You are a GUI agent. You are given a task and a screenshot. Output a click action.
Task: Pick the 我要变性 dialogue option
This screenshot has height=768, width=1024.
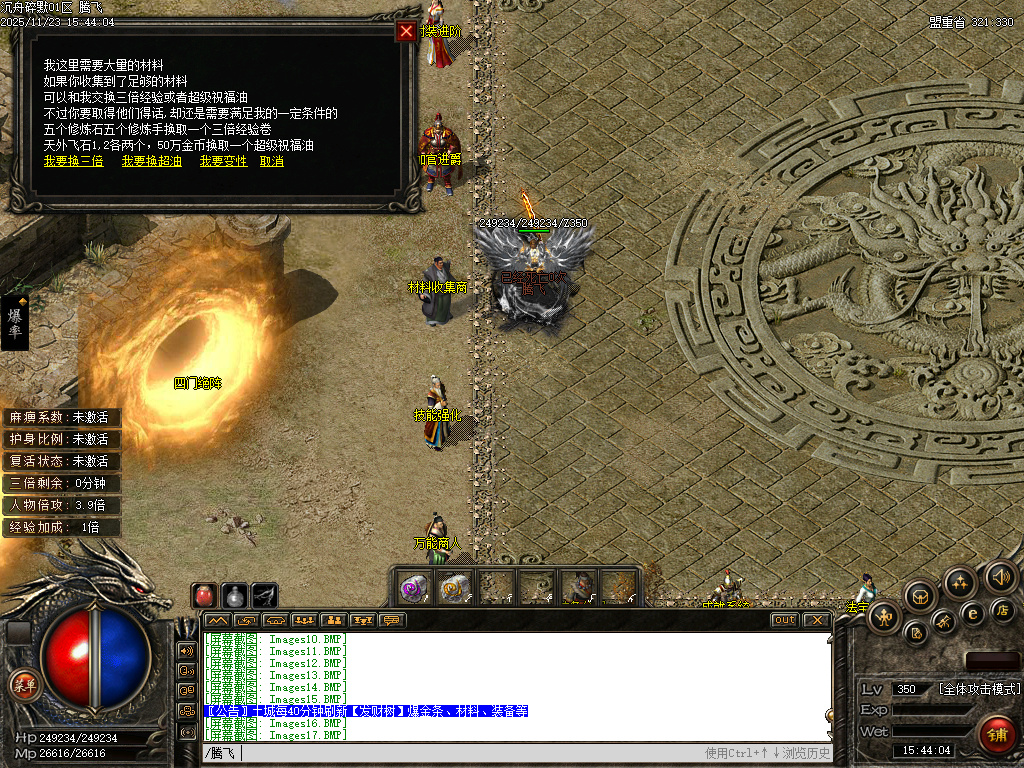coord(223,161)
